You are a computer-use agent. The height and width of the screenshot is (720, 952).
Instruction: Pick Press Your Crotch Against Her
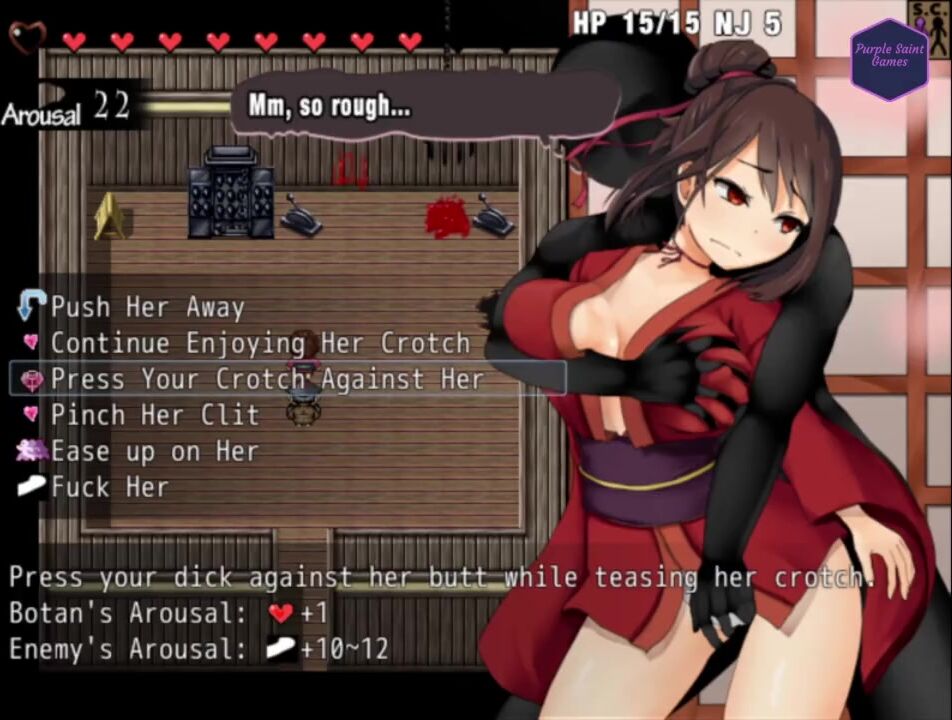coord(267,379)
